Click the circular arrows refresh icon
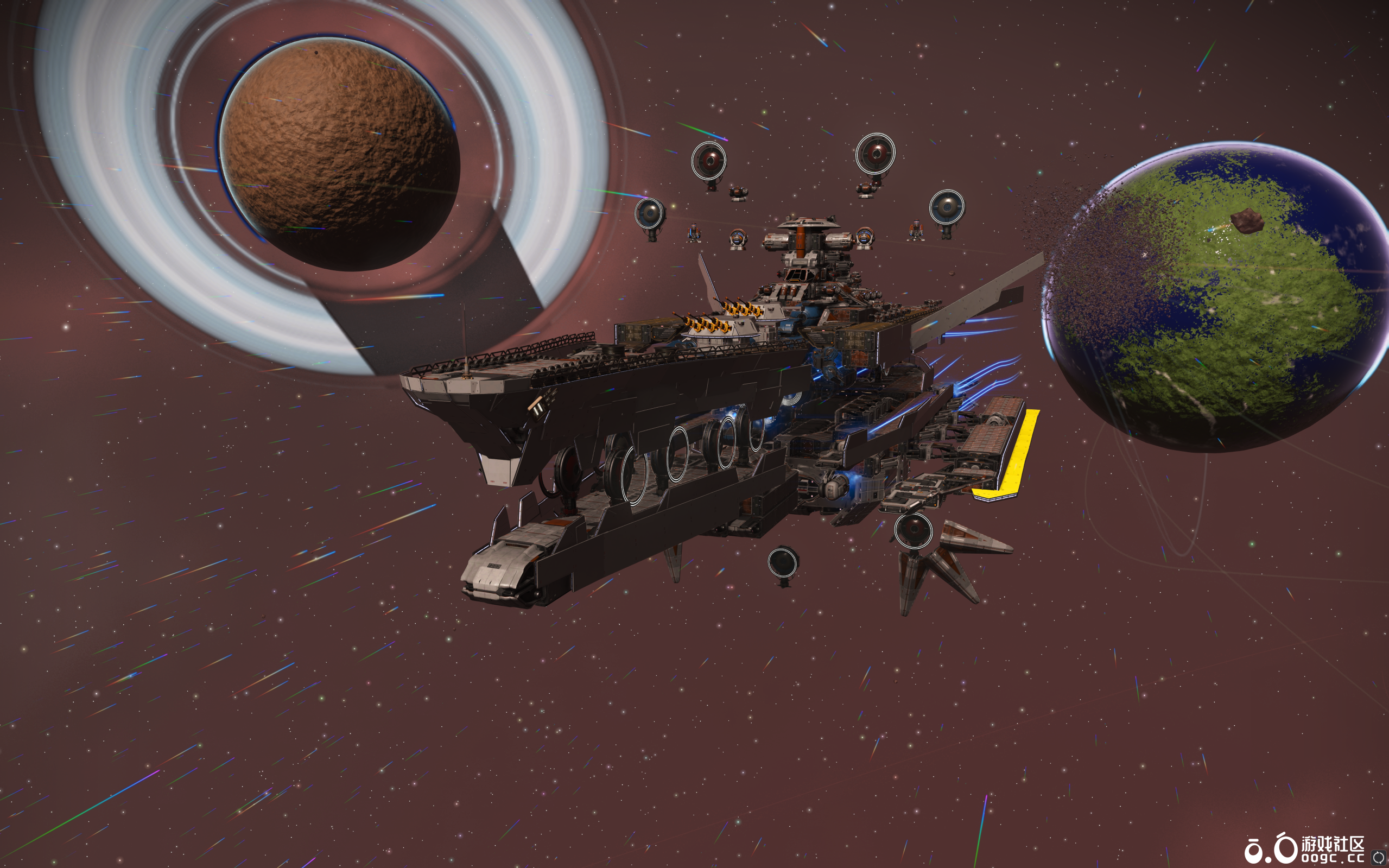Image resolution: width=1389 pixels, height=868 pixels. (1379, 858)
